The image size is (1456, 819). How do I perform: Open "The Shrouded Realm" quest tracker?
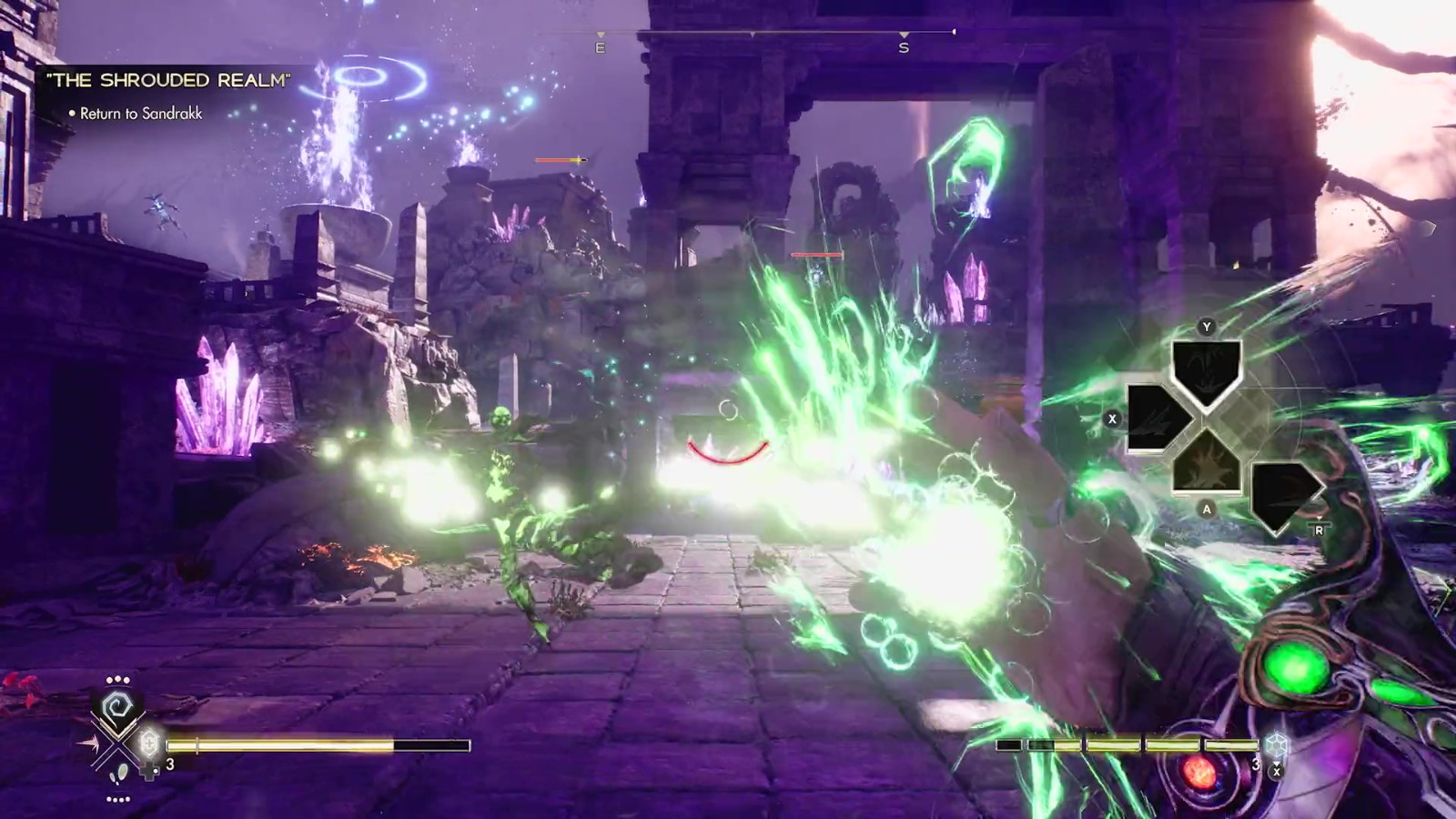click(168, 80)
